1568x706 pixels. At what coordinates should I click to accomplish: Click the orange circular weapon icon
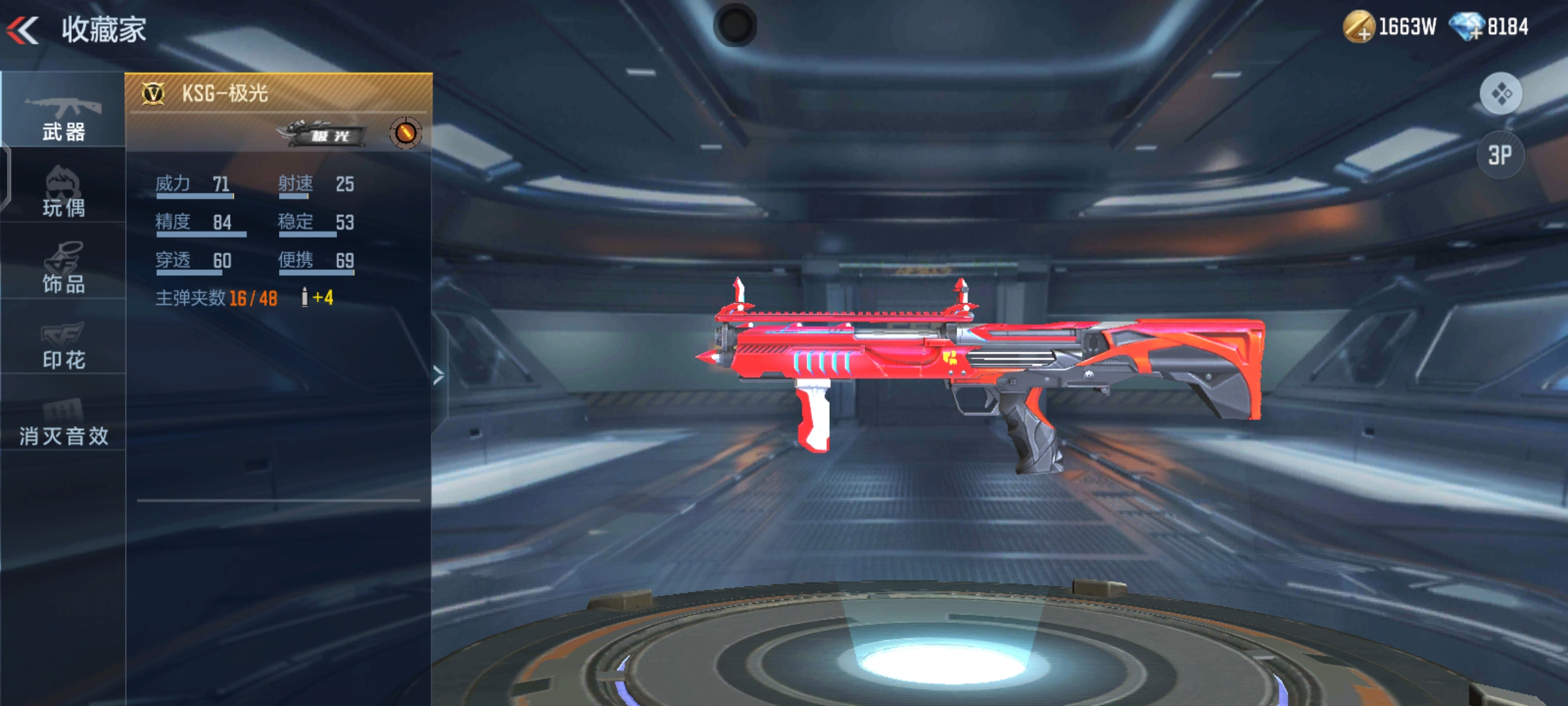[x=405, y=133]
